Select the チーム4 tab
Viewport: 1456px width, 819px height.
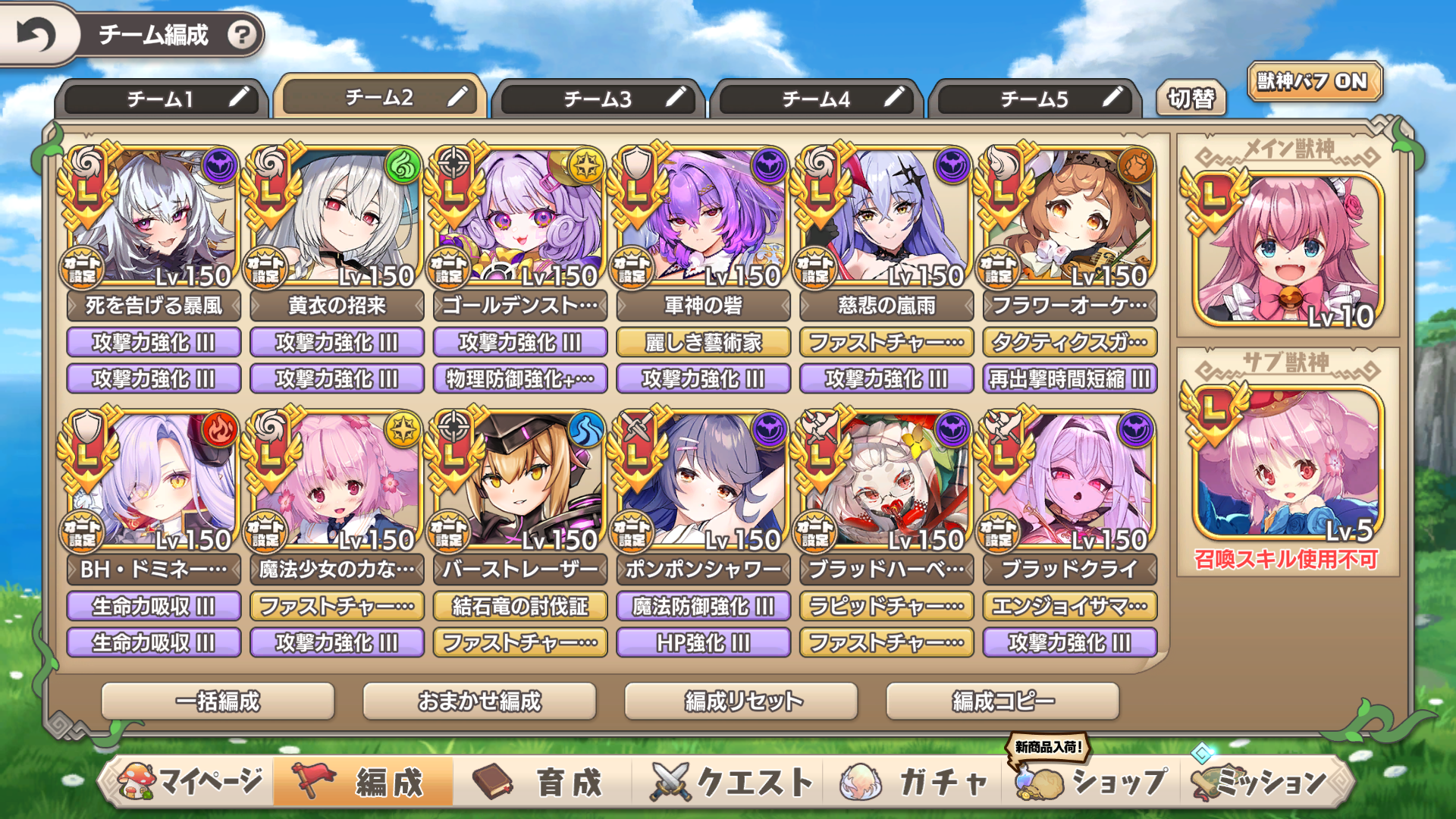point(816,99)
